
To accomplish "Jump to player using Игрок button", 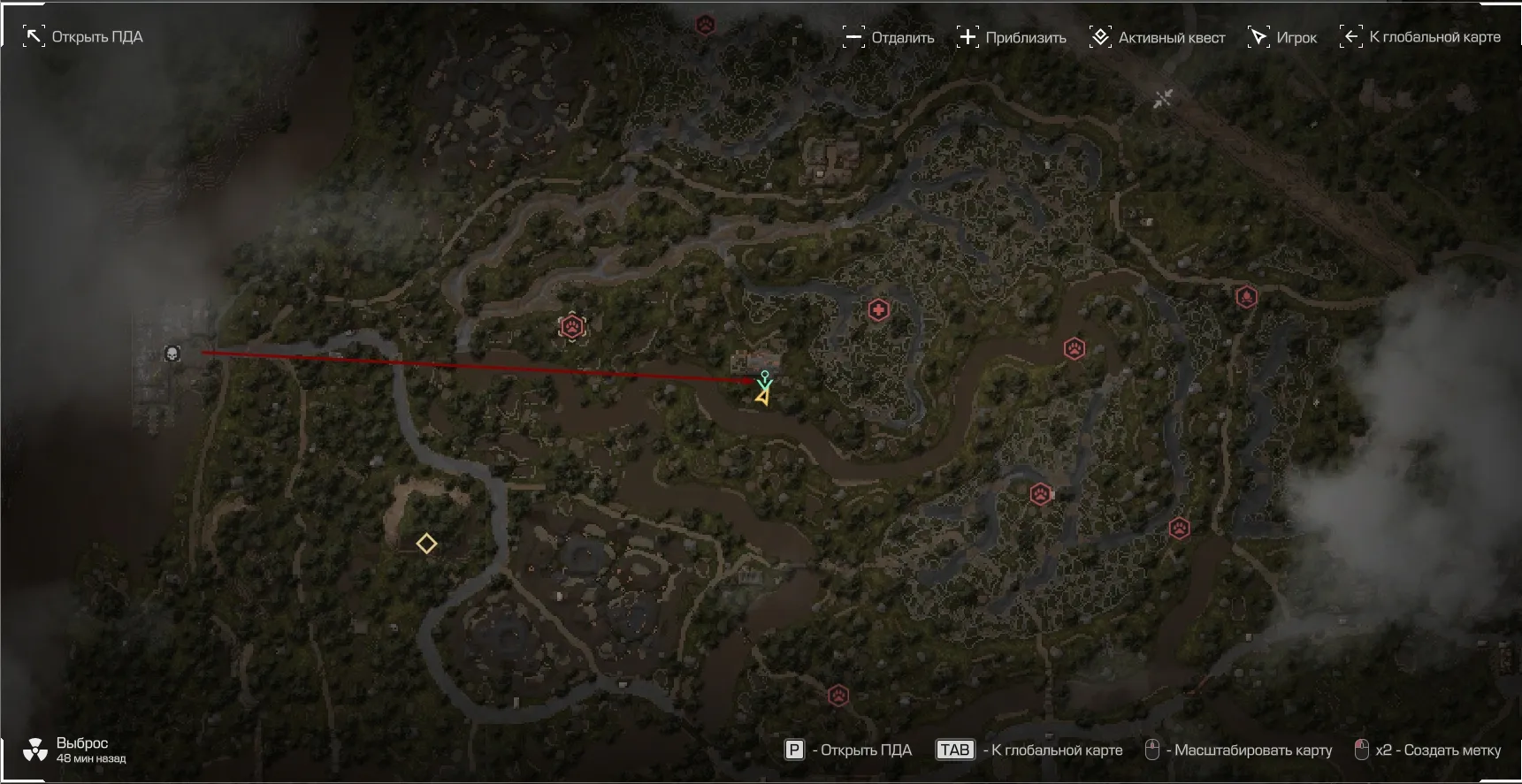I will (1282, 37).
